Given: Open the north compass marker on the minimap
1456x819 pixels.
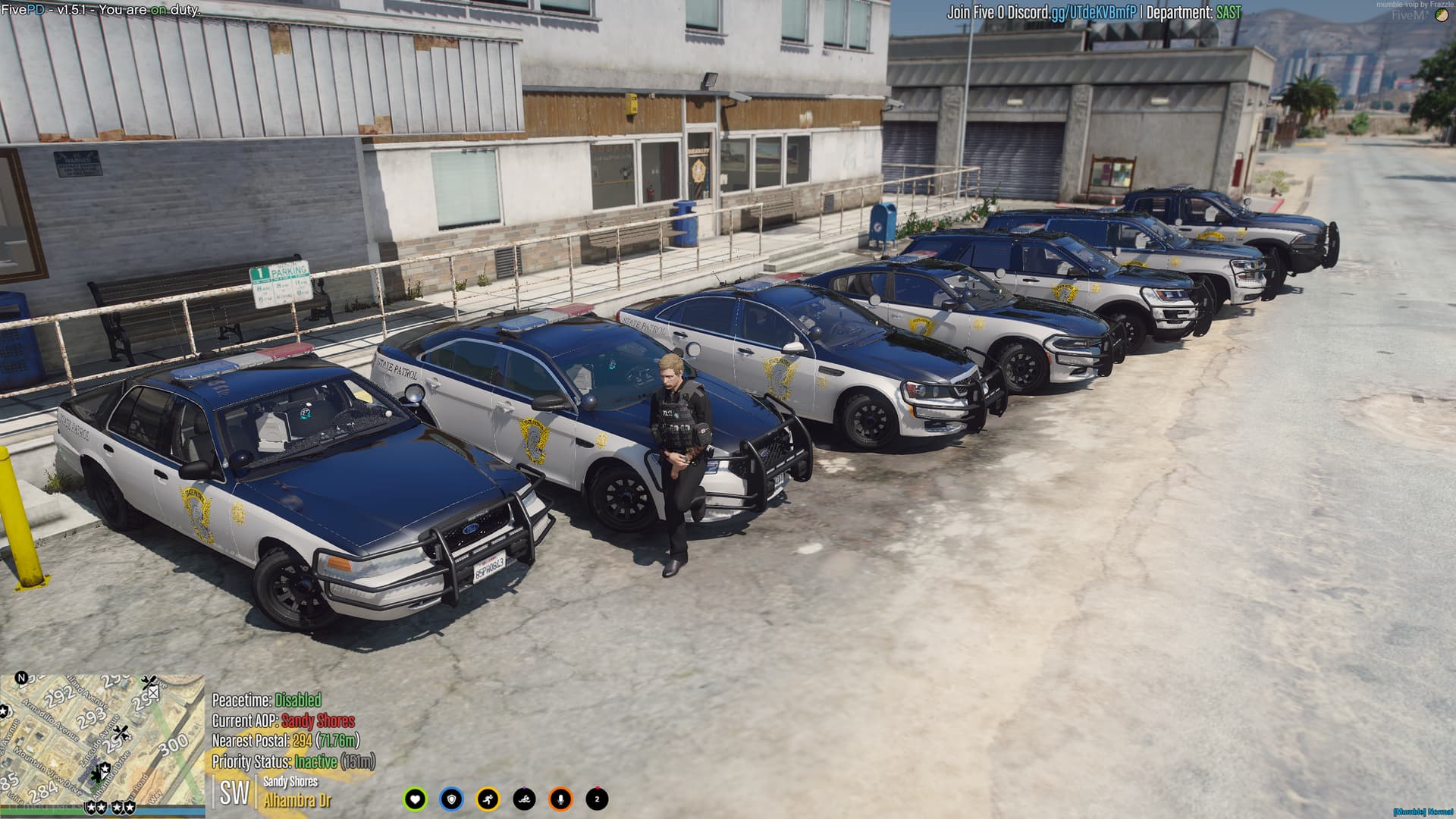Looking at the screenshot, I should pos(22,679).
